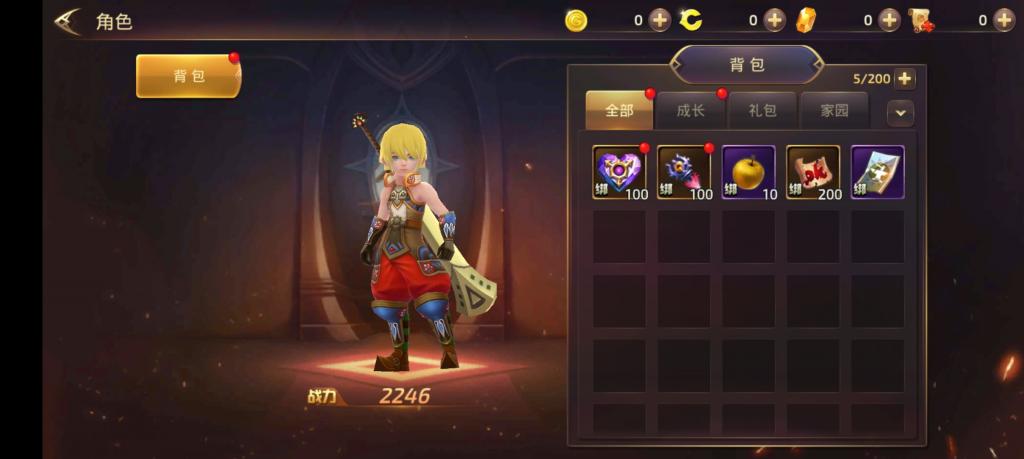Expand bag capacity next to 5/200

904,79
